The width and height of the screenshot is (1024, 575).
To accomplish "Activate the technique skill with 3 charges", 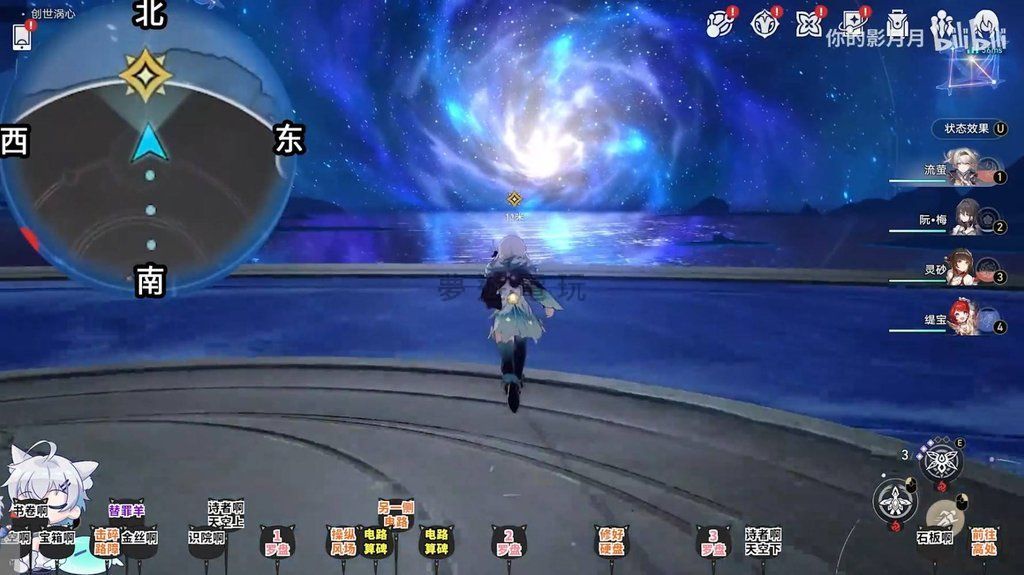I will coord(940,460).
